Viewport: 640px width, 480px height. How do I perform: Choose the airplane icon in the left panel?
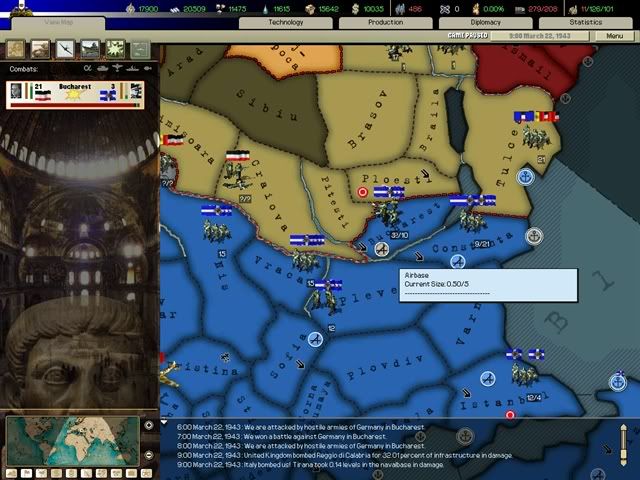[x=64, y=47]
